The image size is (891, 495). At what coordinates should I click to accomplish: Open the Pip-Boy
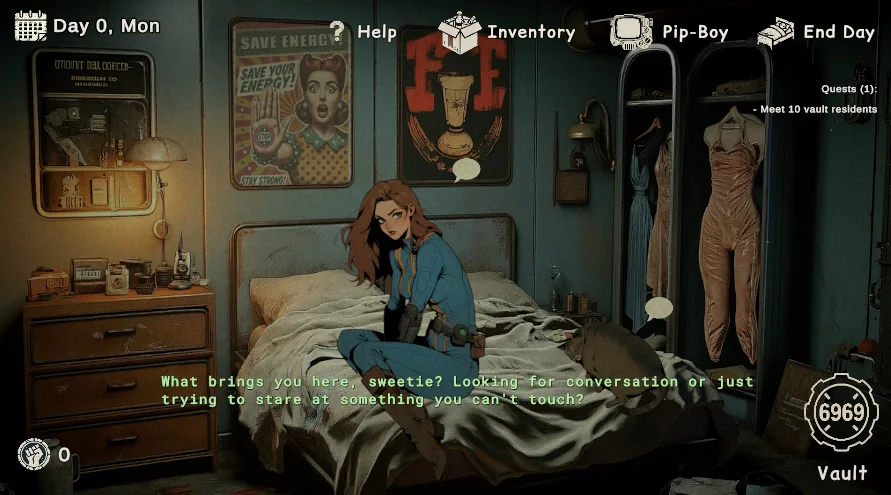tap(670, 32)
